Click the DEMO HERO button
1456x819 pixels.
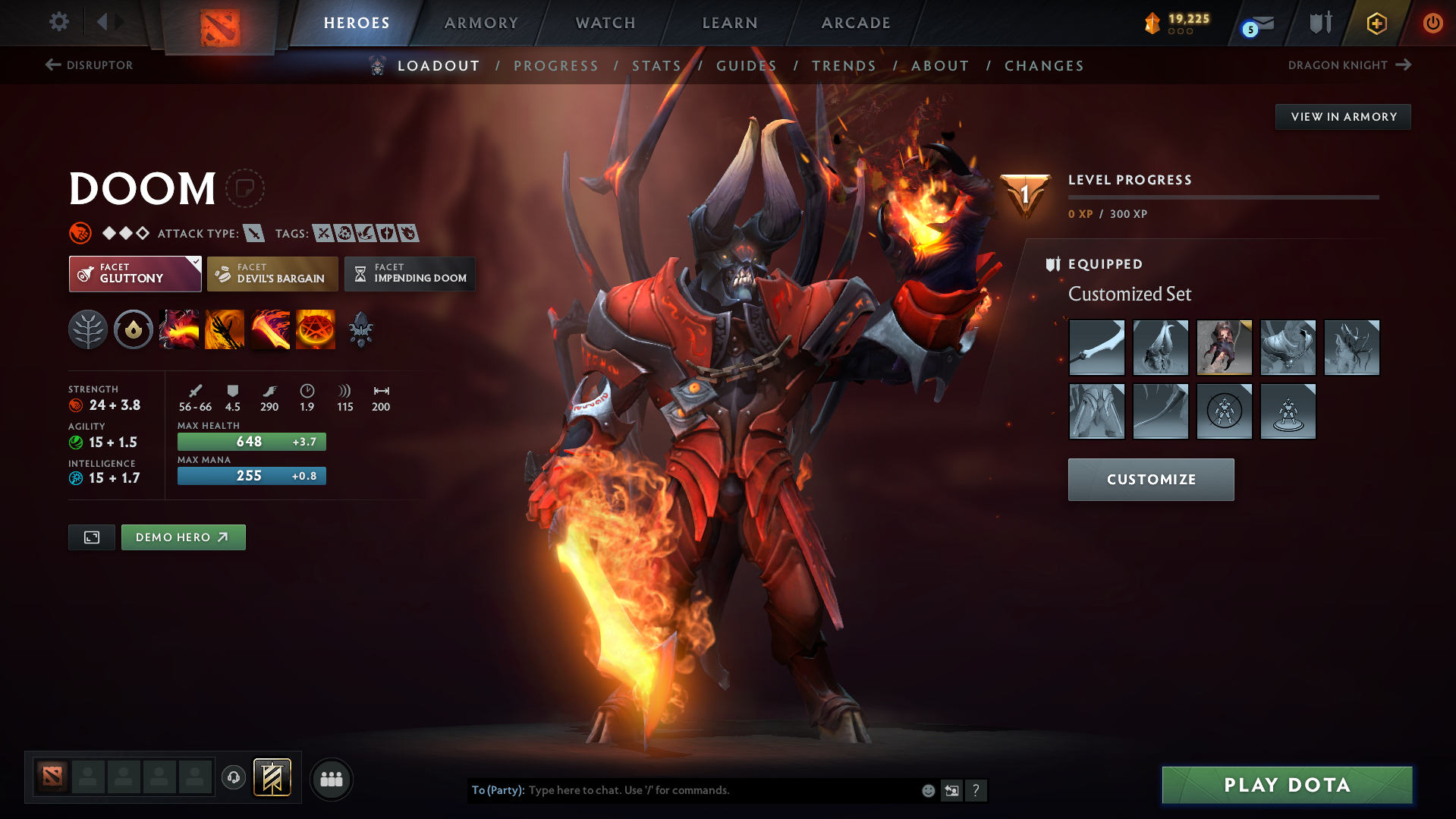[x=183, y=537]
